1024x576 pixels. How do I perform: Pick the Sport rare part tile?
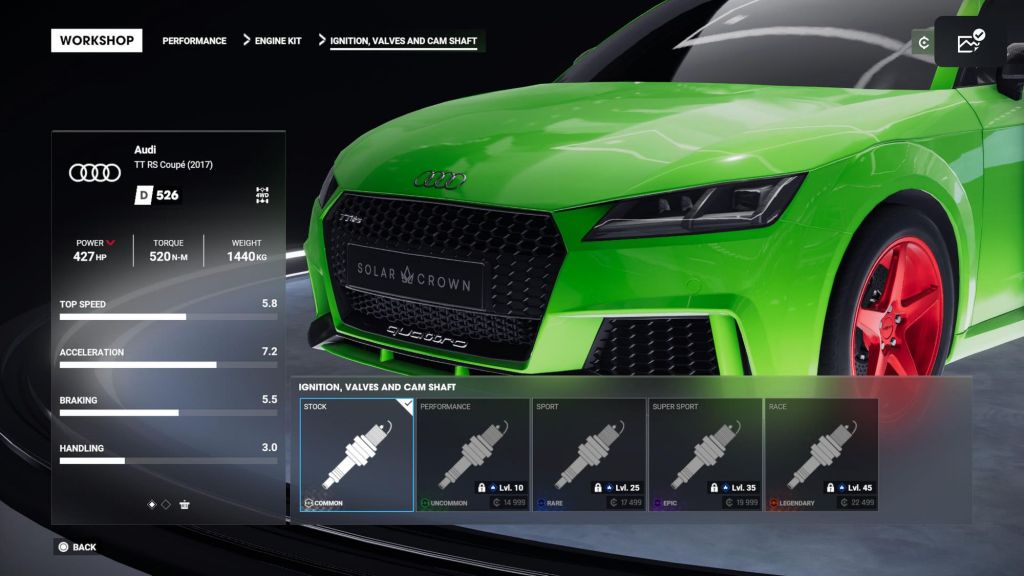[589, 455]
